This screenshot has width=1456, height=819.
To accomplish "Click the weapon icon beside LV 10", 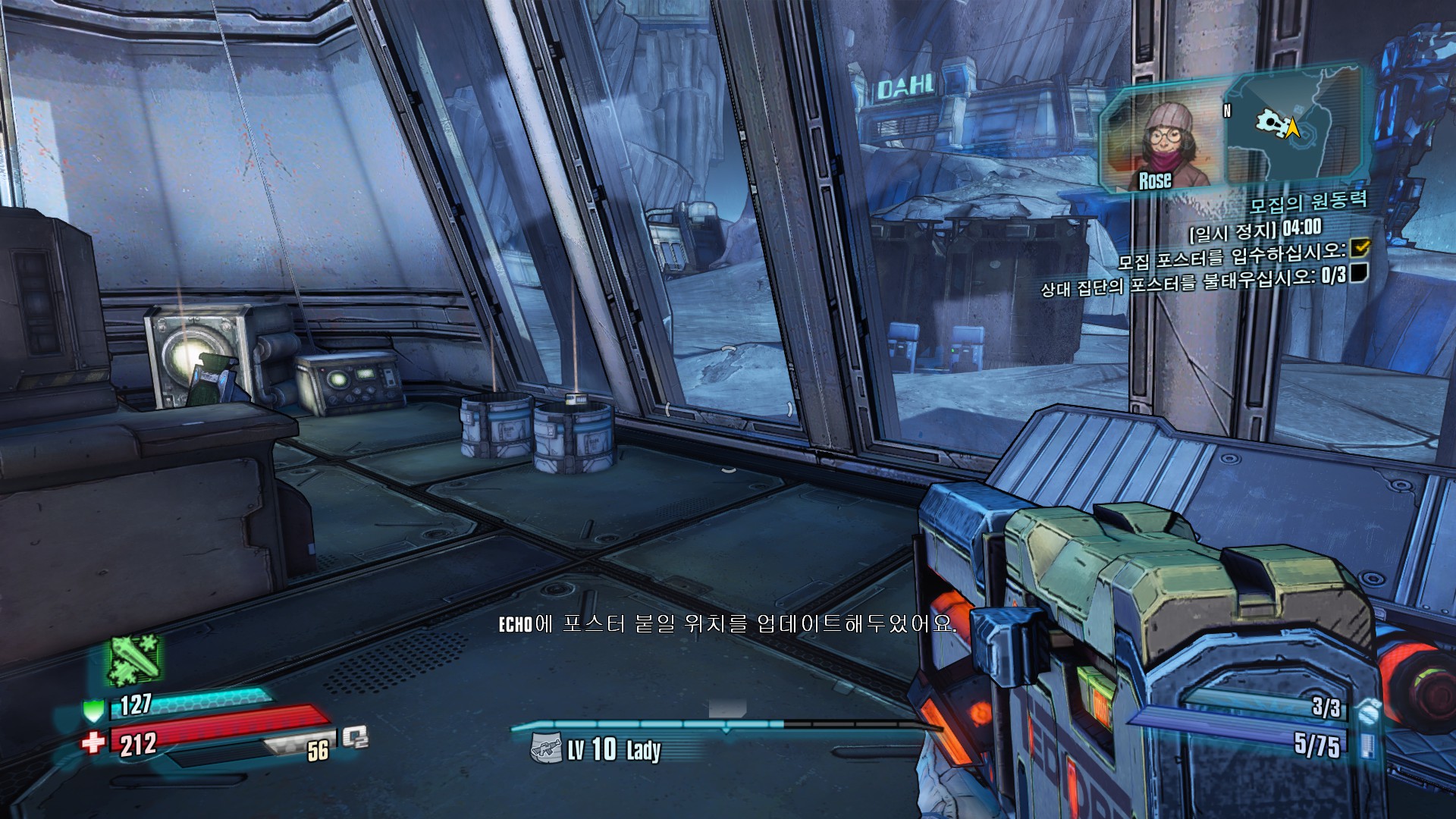I will pyautogui.click(x=546, y=748).
